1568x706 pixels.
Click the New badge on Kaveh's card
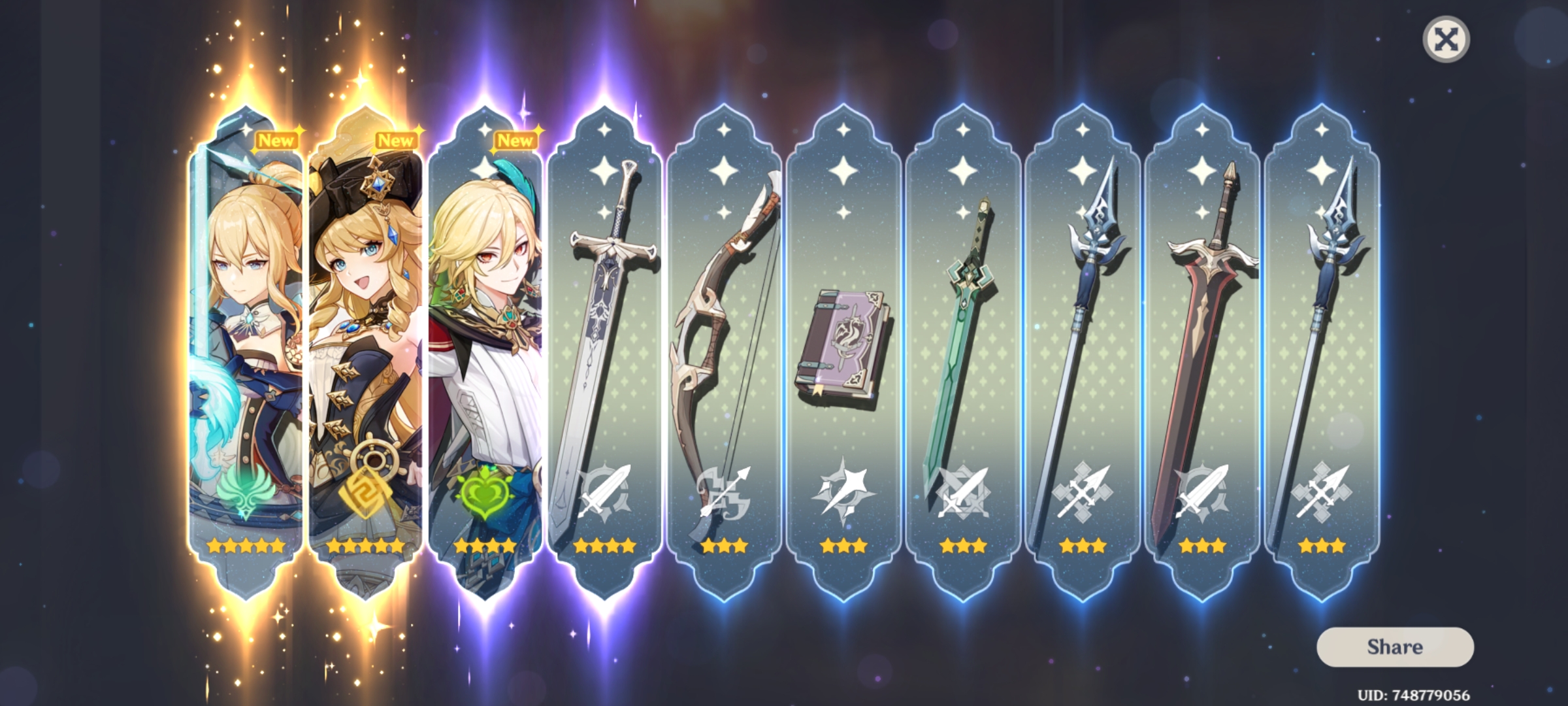[515, 140]
